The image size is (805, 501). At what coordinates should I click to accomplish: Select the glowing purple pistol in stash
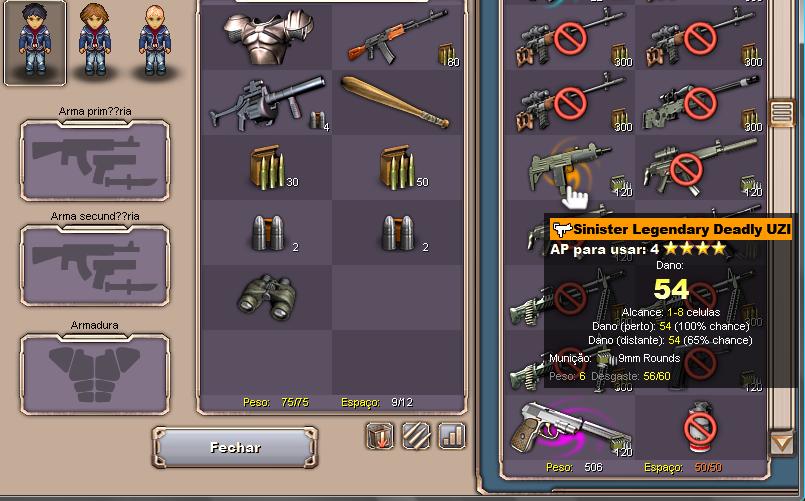click(566, 425)
